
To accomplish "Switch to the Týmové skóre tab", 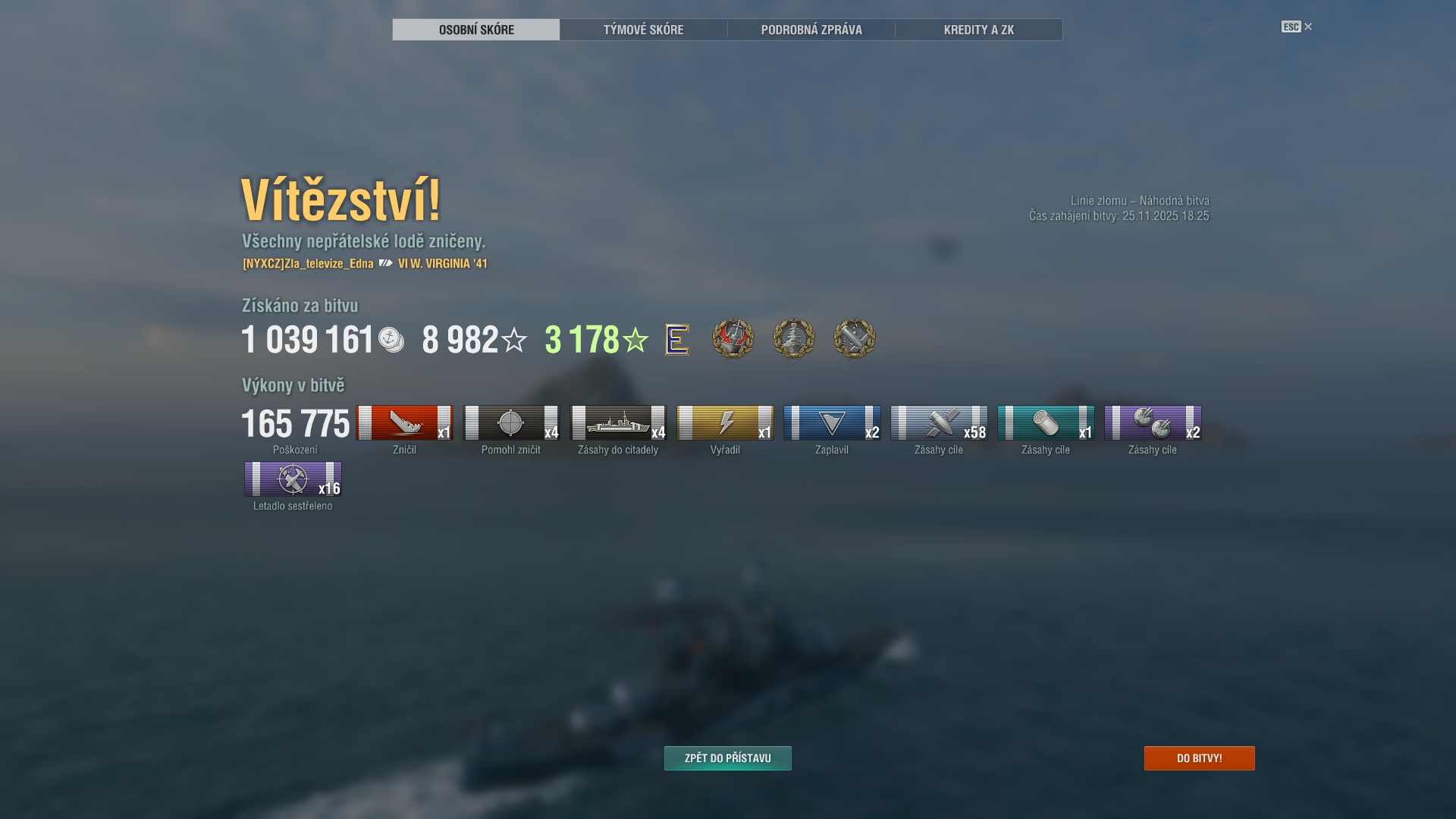I will tap(643, 30).
